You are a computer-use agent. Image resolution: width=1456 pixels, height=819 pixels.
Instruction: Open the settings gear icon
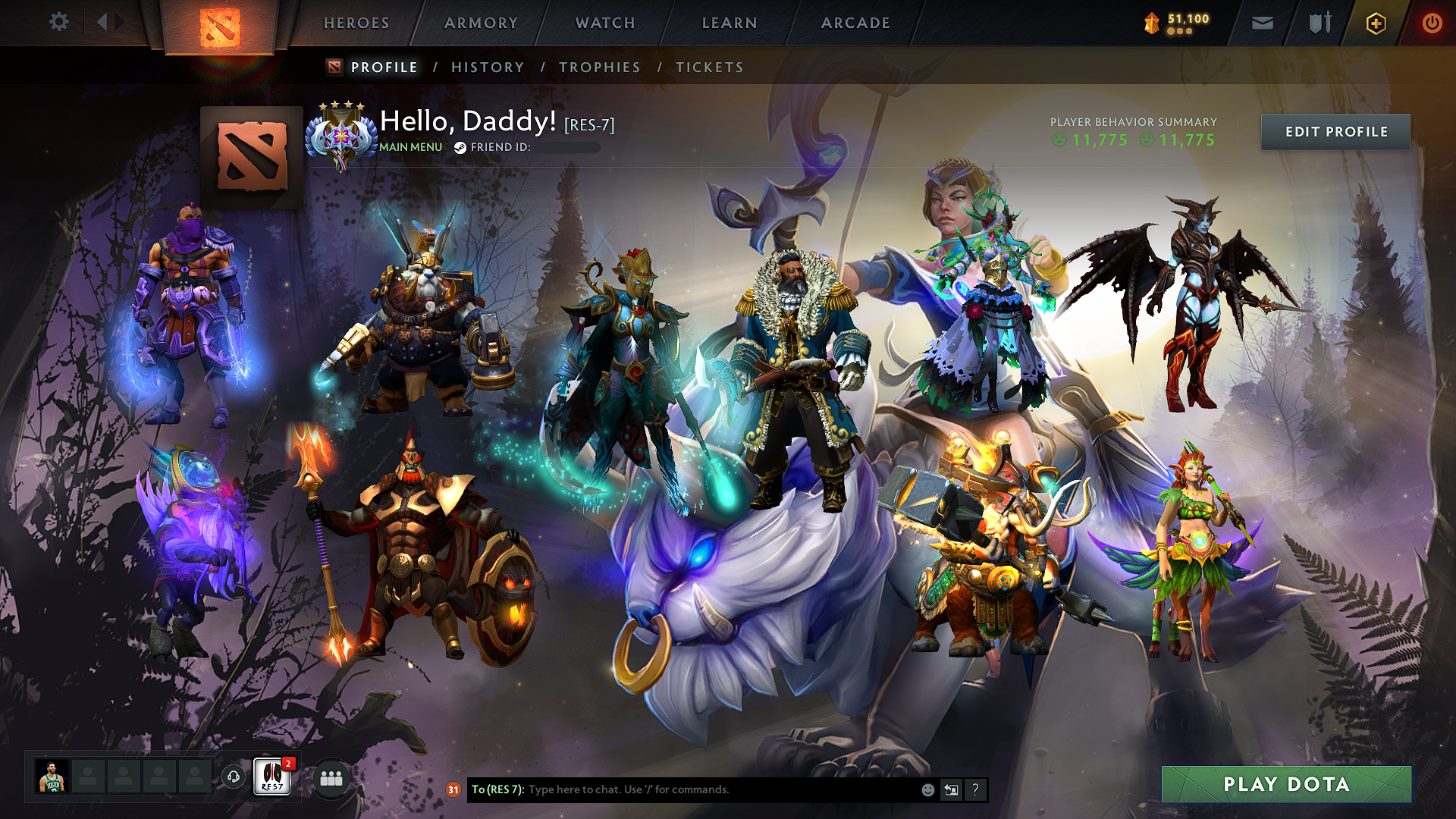click(58, 22)
